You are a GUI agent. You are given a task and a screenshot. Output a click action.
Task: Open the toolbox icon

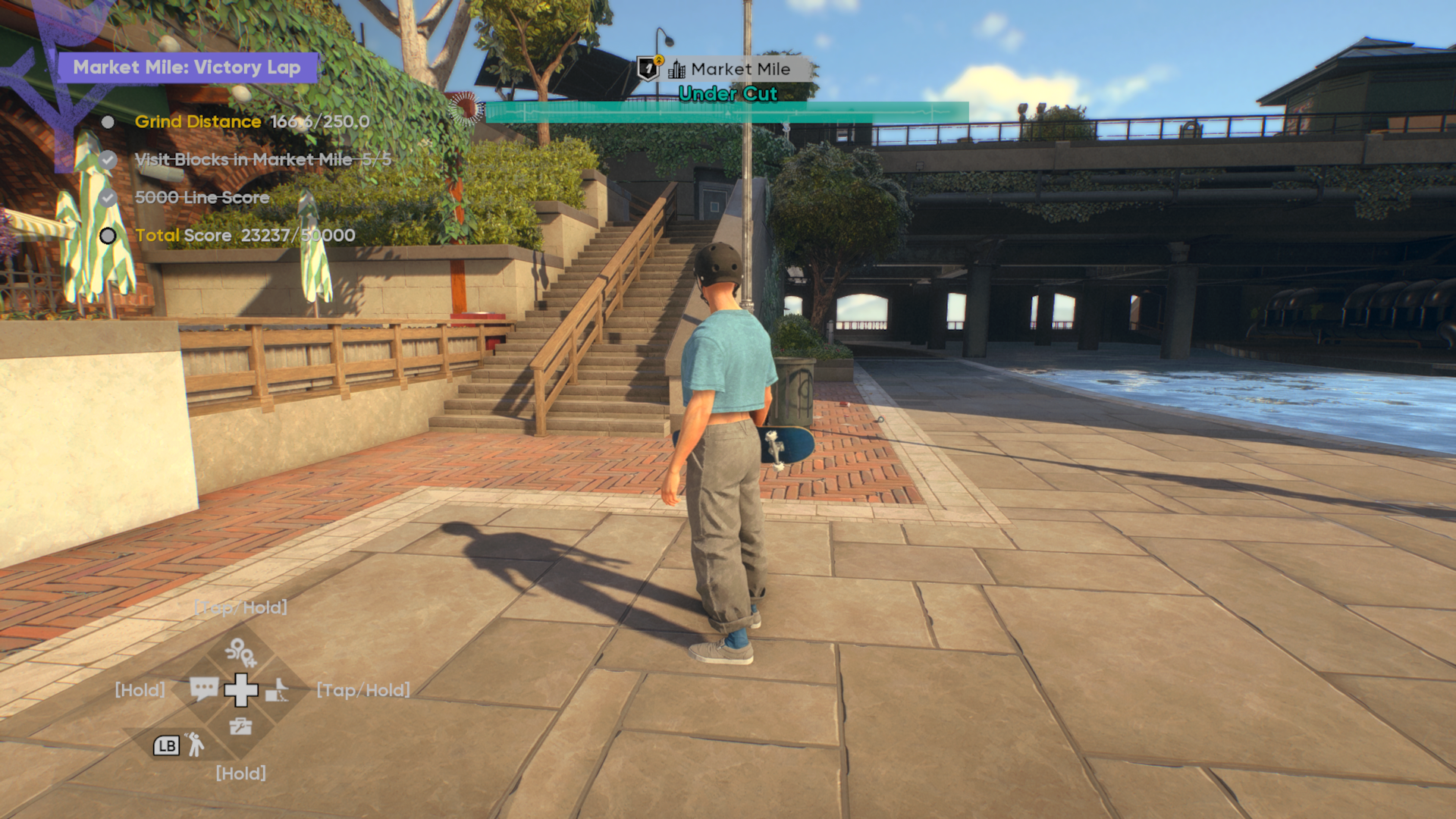(x=240, y=726)
